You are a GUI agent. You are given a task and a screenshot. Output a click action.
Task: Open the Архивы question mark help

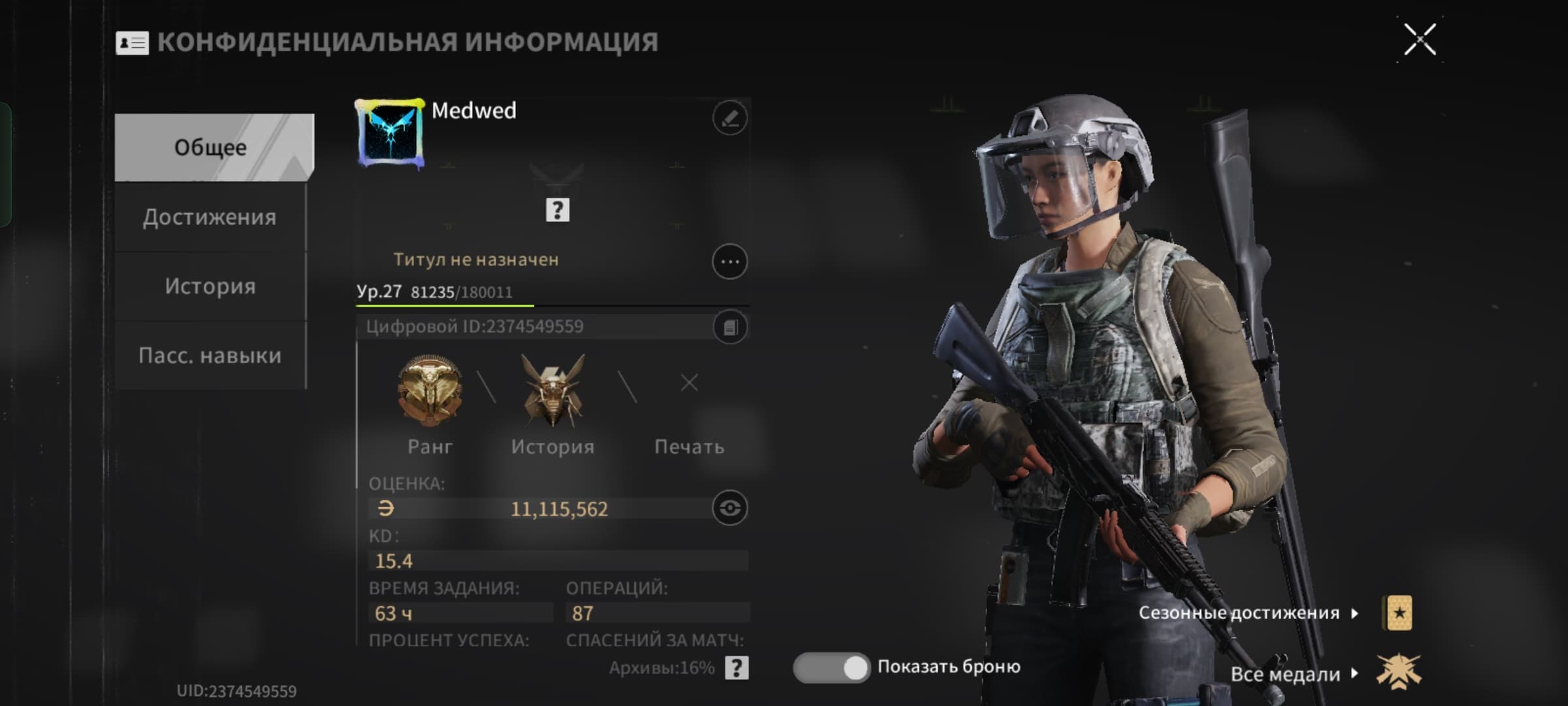(736, 668)
